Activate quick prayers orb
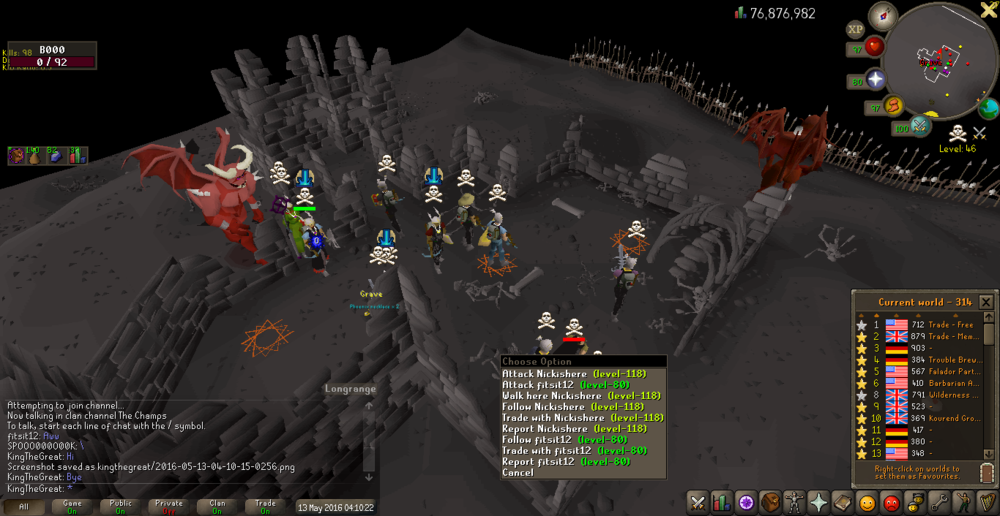 pyautogui.click(x=876, y=80)
